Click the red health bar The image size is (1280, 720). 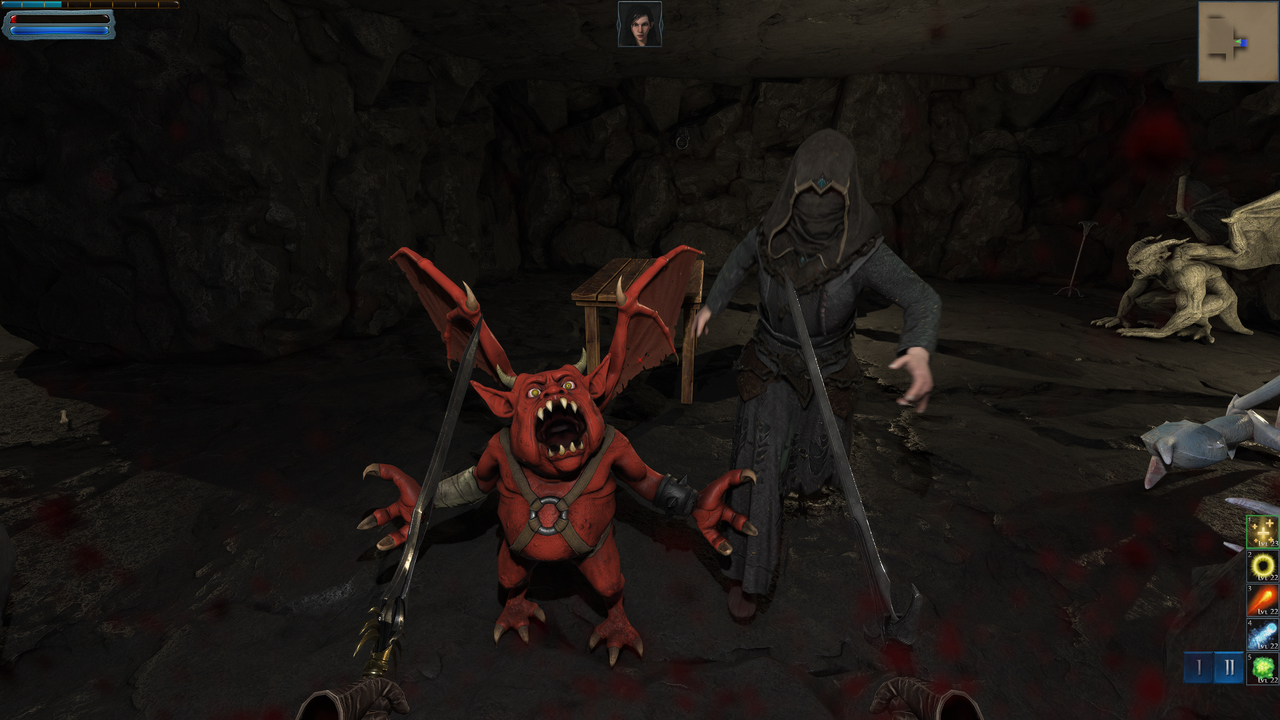point(60,19)
